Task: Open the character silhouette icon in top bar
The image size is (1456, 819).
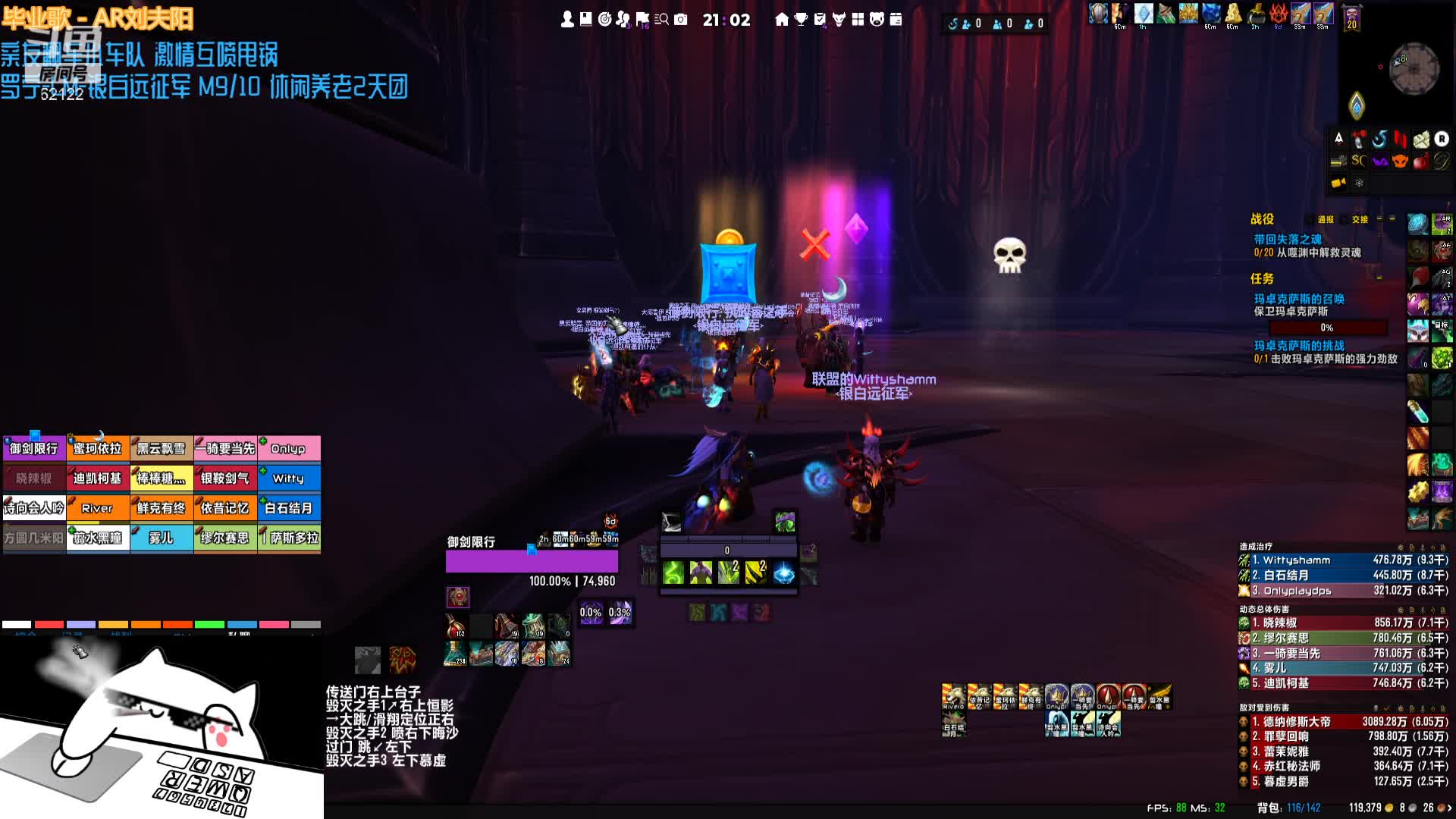Action: click(566, 20)
